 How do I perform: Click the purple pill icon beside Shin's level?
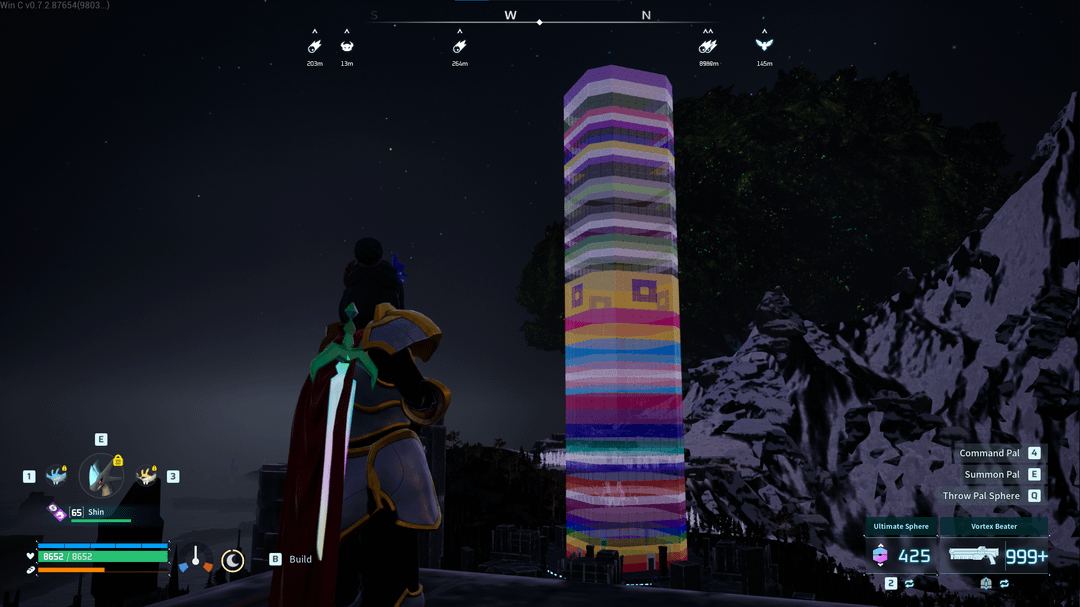[57, 512]
